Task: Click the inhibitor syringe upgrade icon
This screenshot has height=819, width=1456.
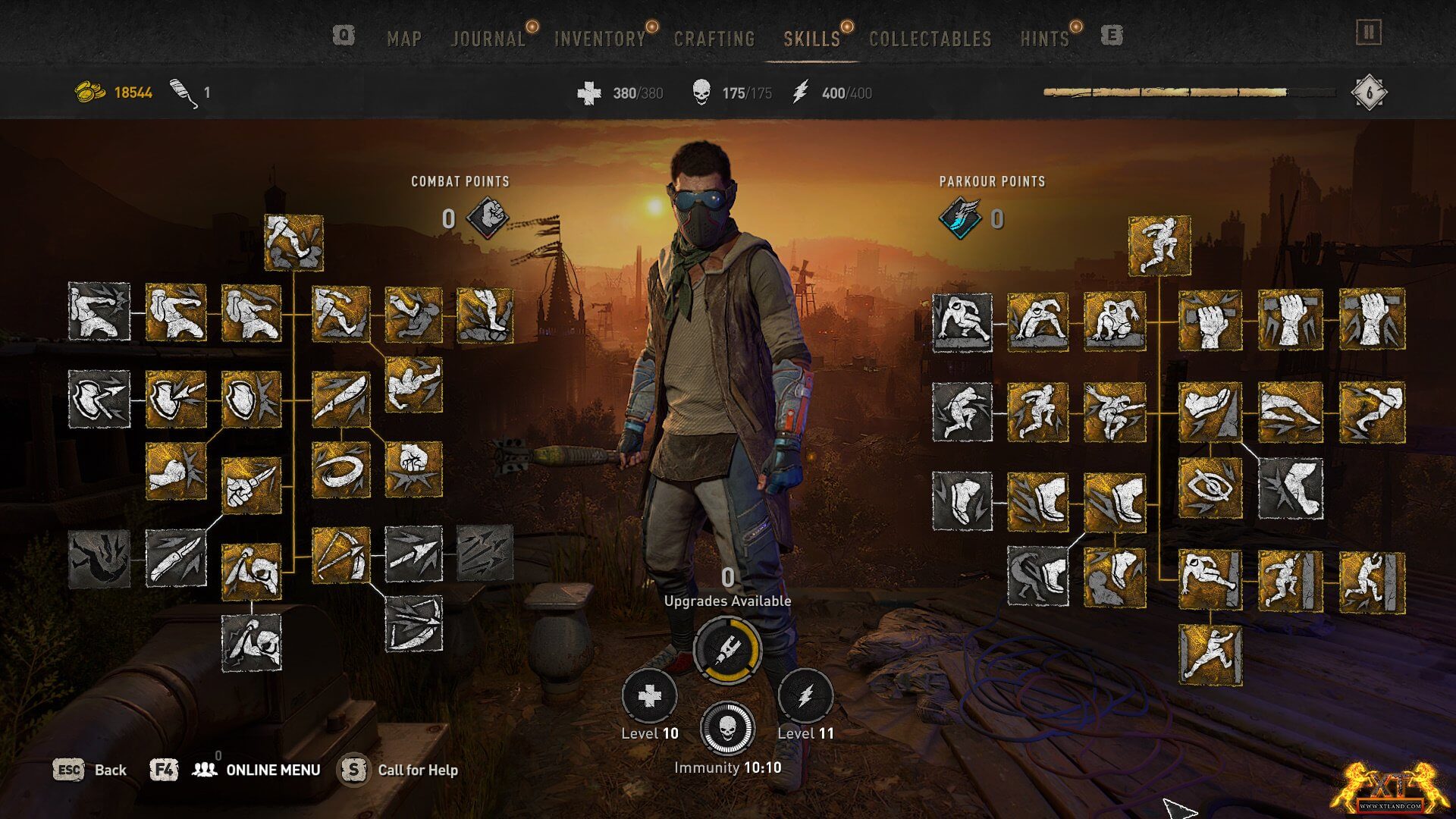Action: 726,649
